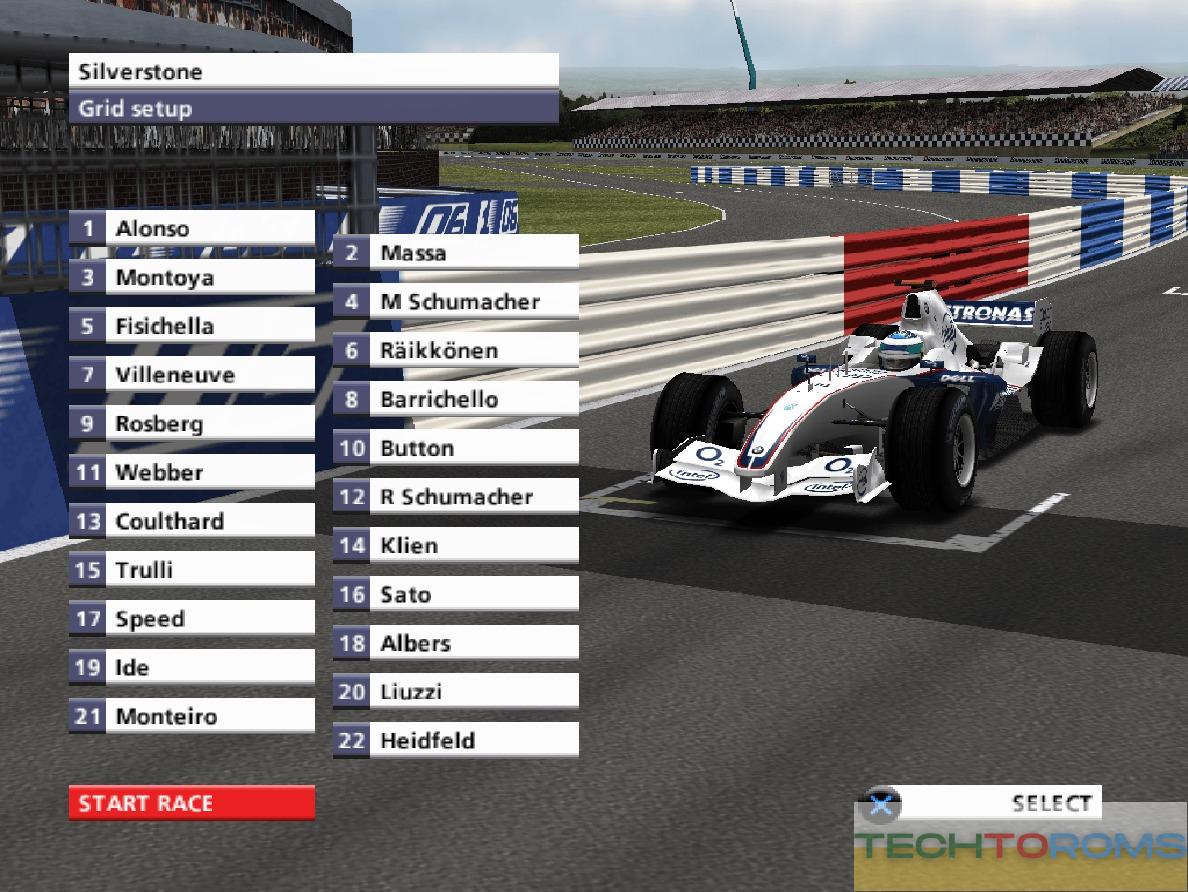Select Räikkönen on the grid
The image size is (1188, 892).
455,350
